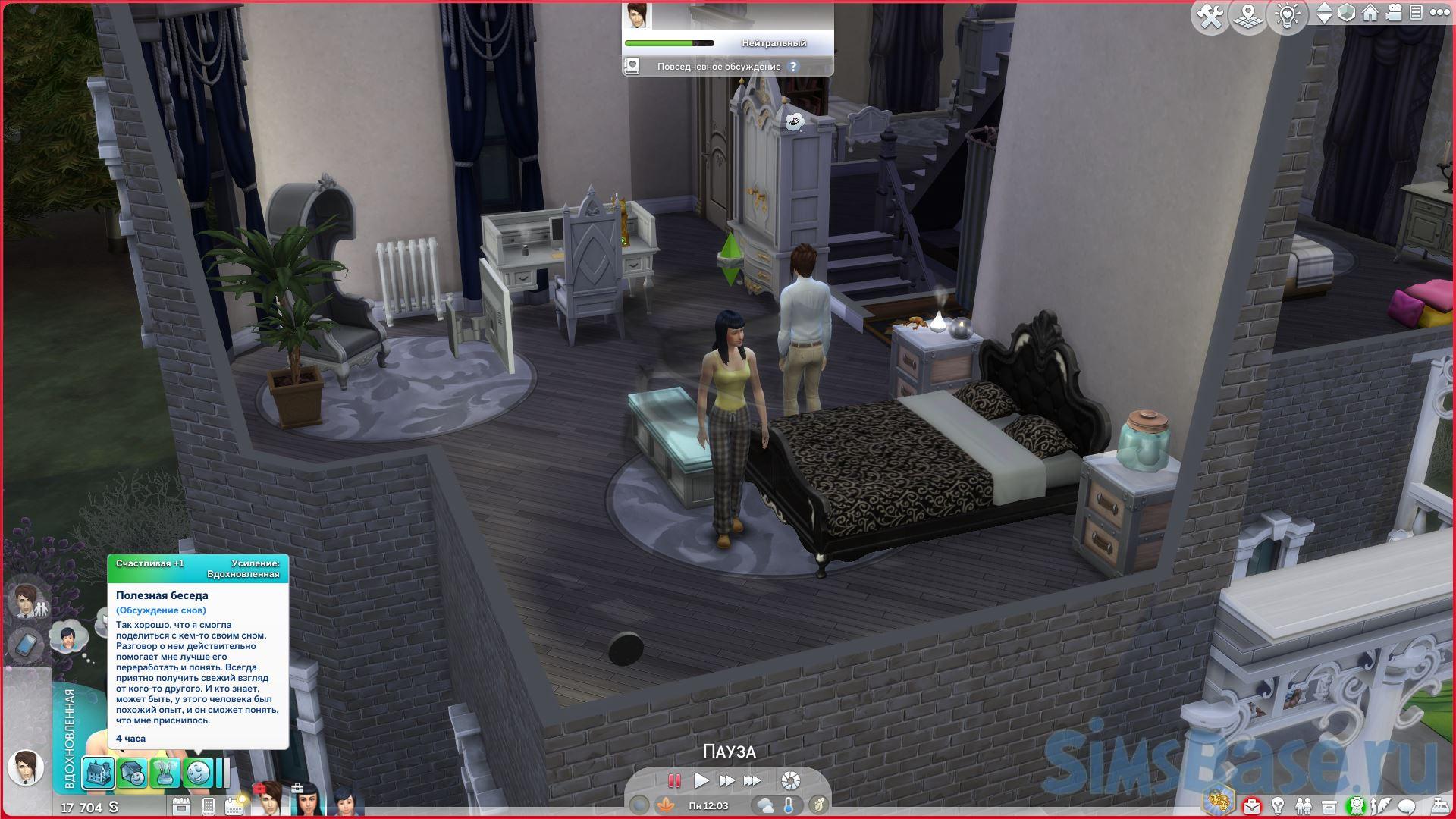This screenshot has width=1456, height=819.
Task: Open the world map travel button
Action: 1248,16
